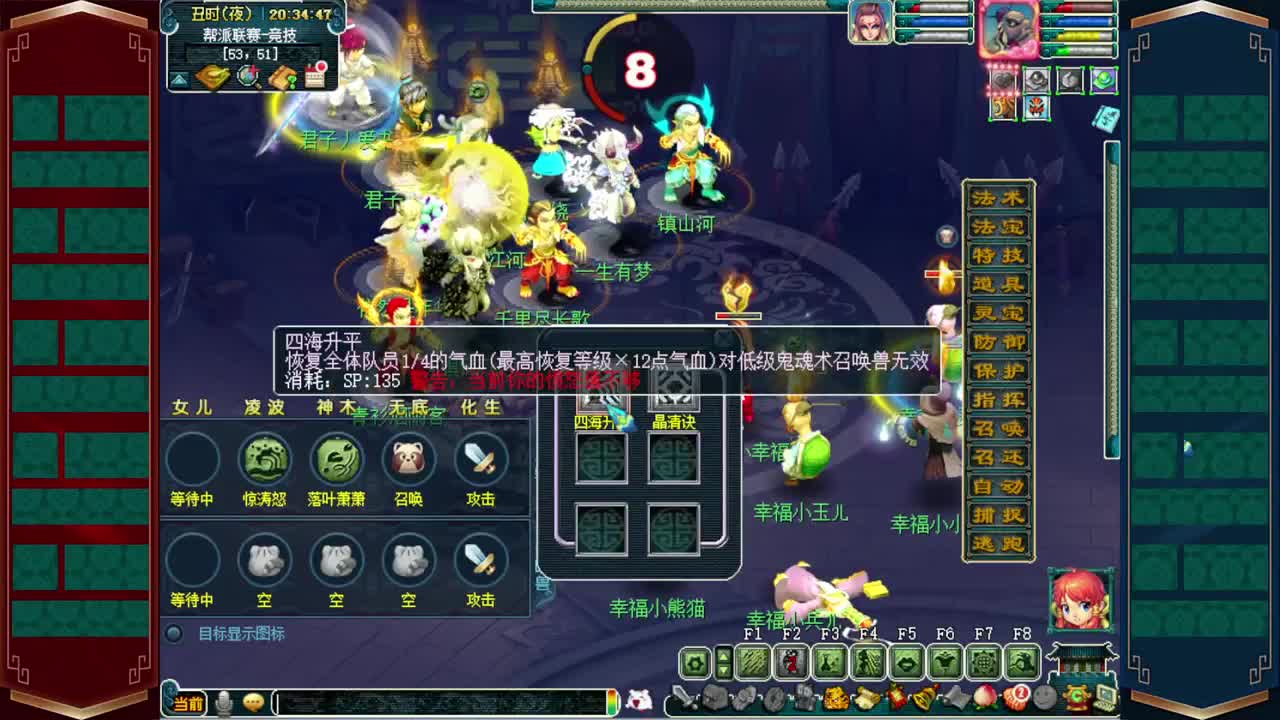Open the gear settings icon beside the F1 hotkey
1280x720 pixels.
693,660
